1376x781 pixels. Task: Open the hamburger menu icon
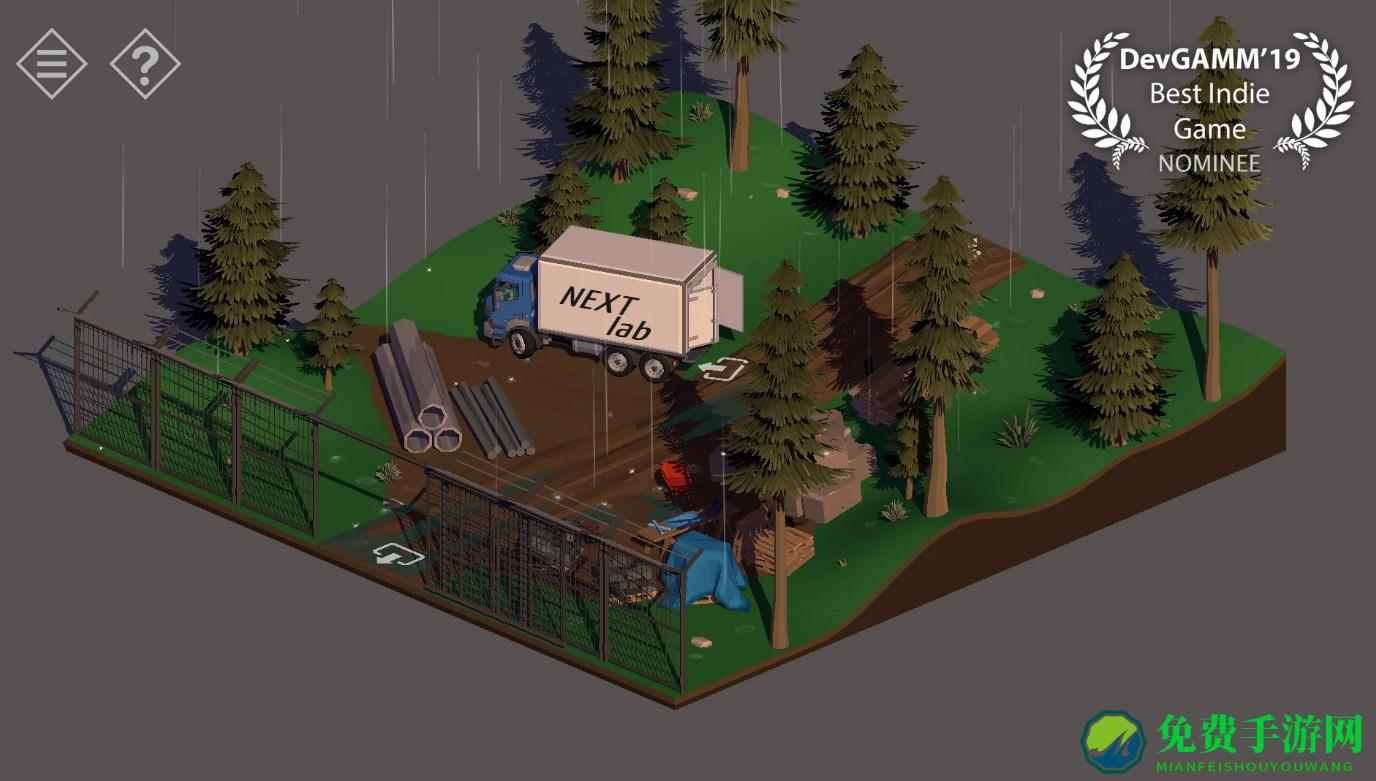tap(49, 64)
